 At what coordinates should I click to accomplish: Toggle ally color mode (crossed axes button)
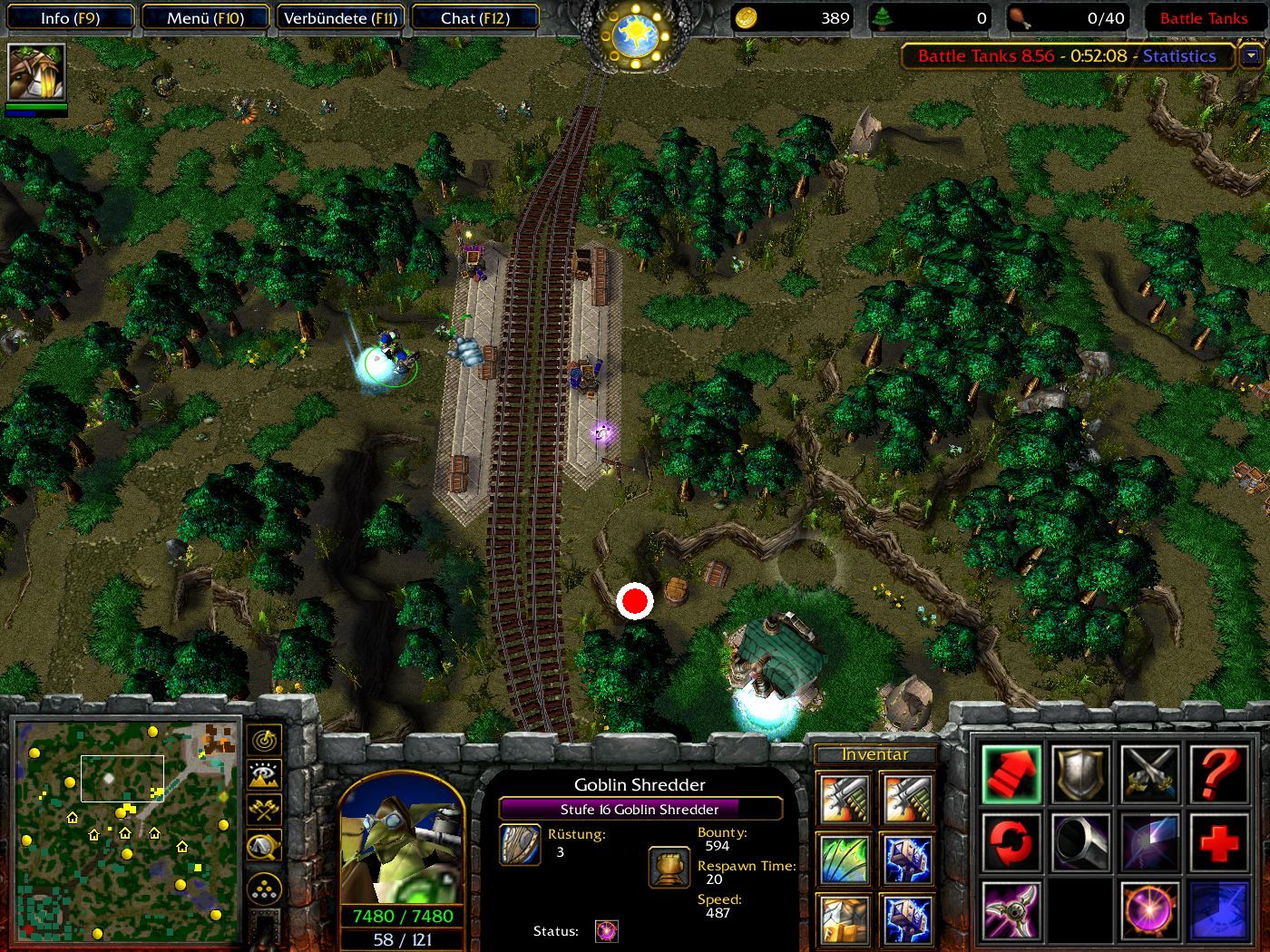point(264,810)
